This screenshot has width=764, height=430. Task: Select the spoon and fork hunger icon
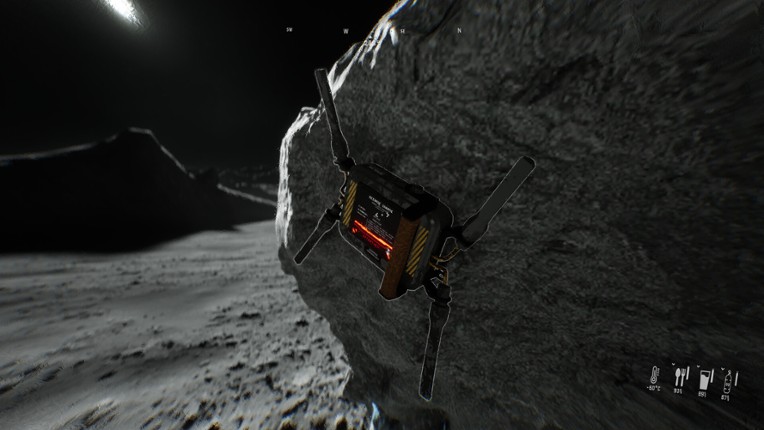click(681, 376)
